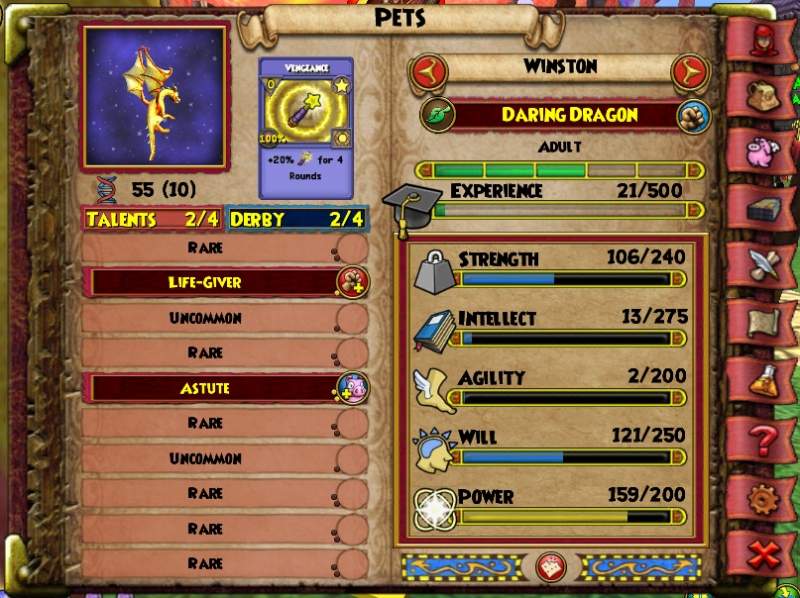Switch to the Talents tab
This screenshot has height=598, width=800.
153,219
